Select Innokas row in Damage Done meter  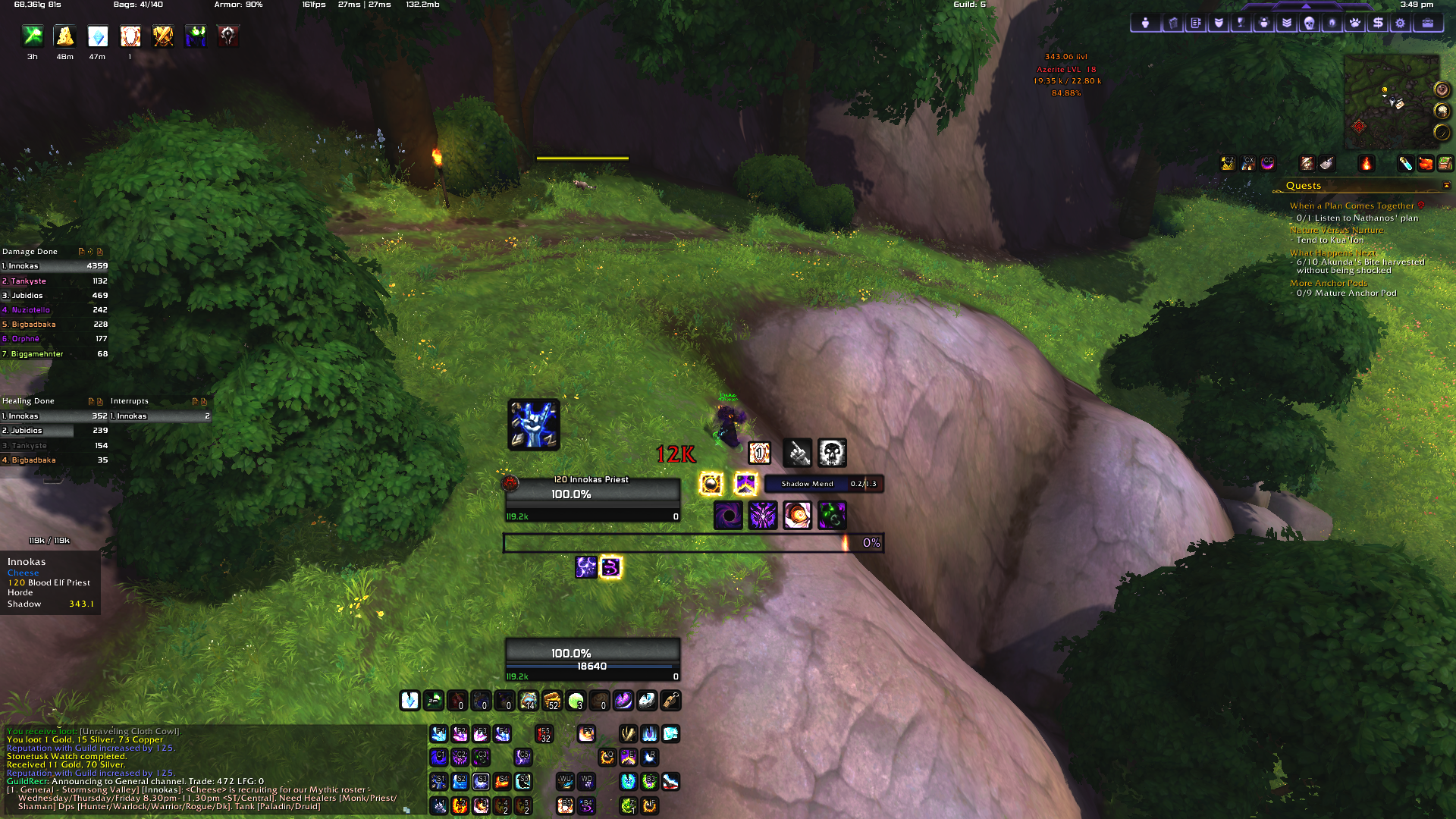(x=54, y=266)
